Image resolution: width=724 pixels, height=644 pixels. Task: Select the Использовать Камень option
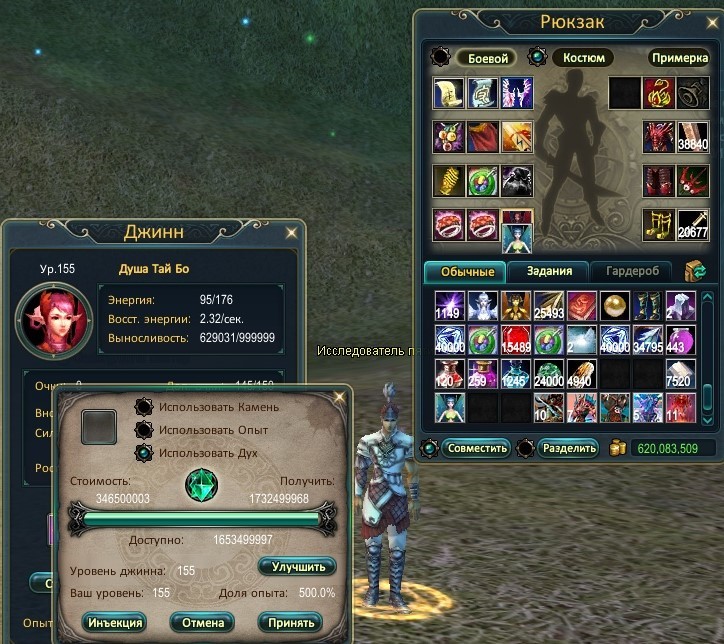click(143, 407)
